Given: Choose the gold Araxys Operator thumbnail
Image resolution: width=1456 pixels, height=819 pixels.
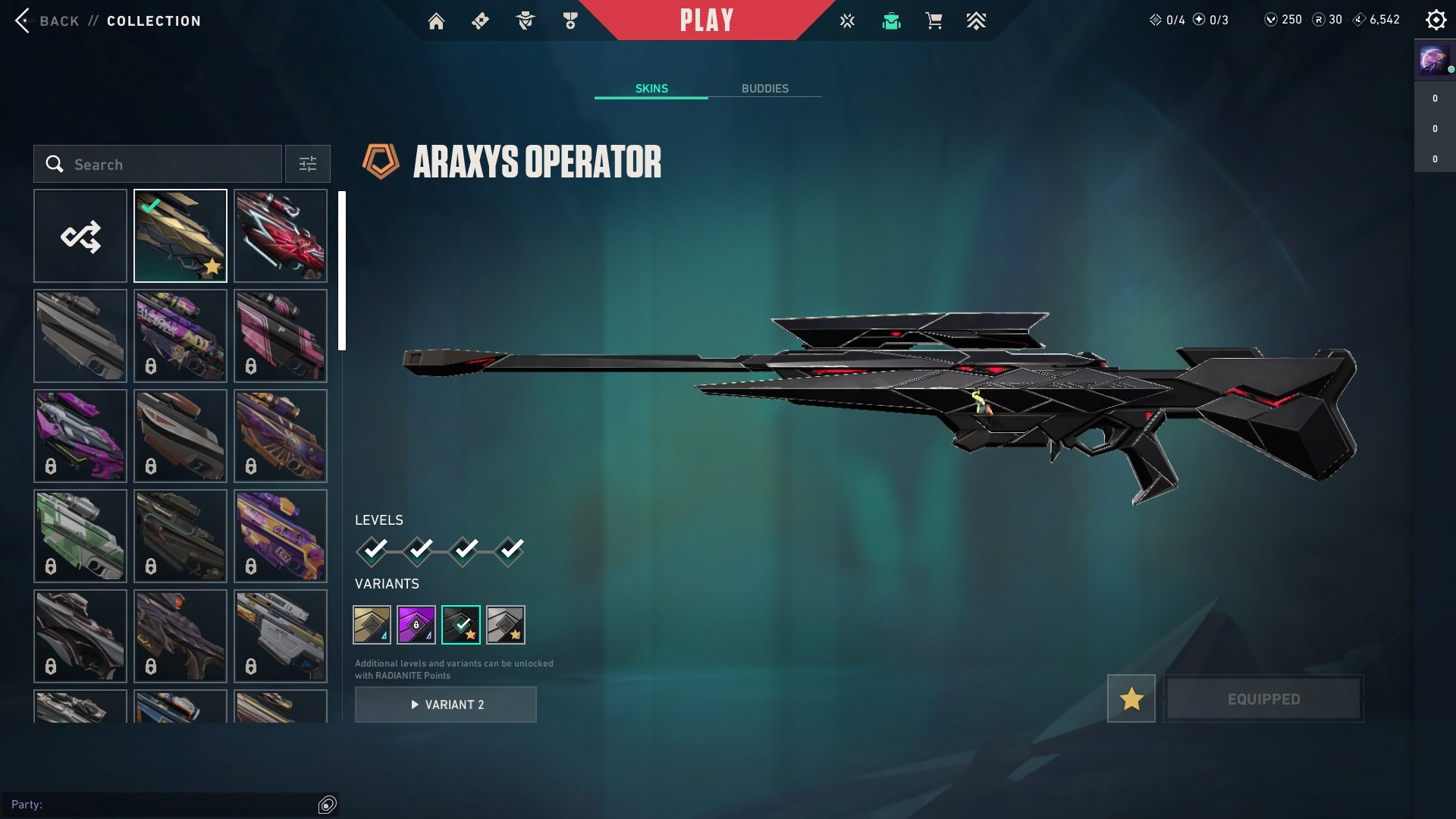Looking at the screenshot, I should point(180,236).
